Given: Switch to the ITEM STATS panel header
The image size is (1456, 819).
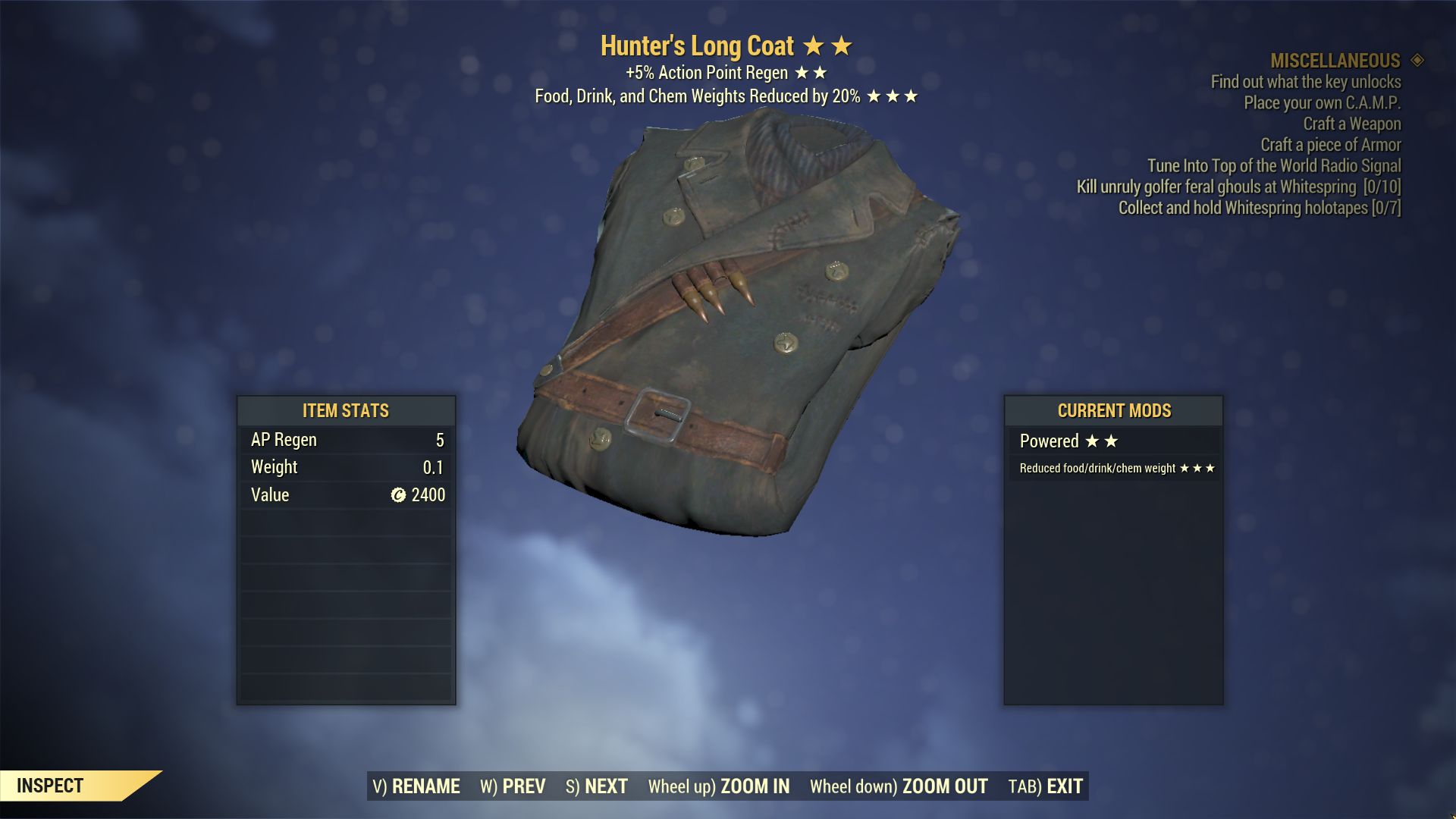Looking at the screenshot, I should pyautogui.click(x=345, y=411).
